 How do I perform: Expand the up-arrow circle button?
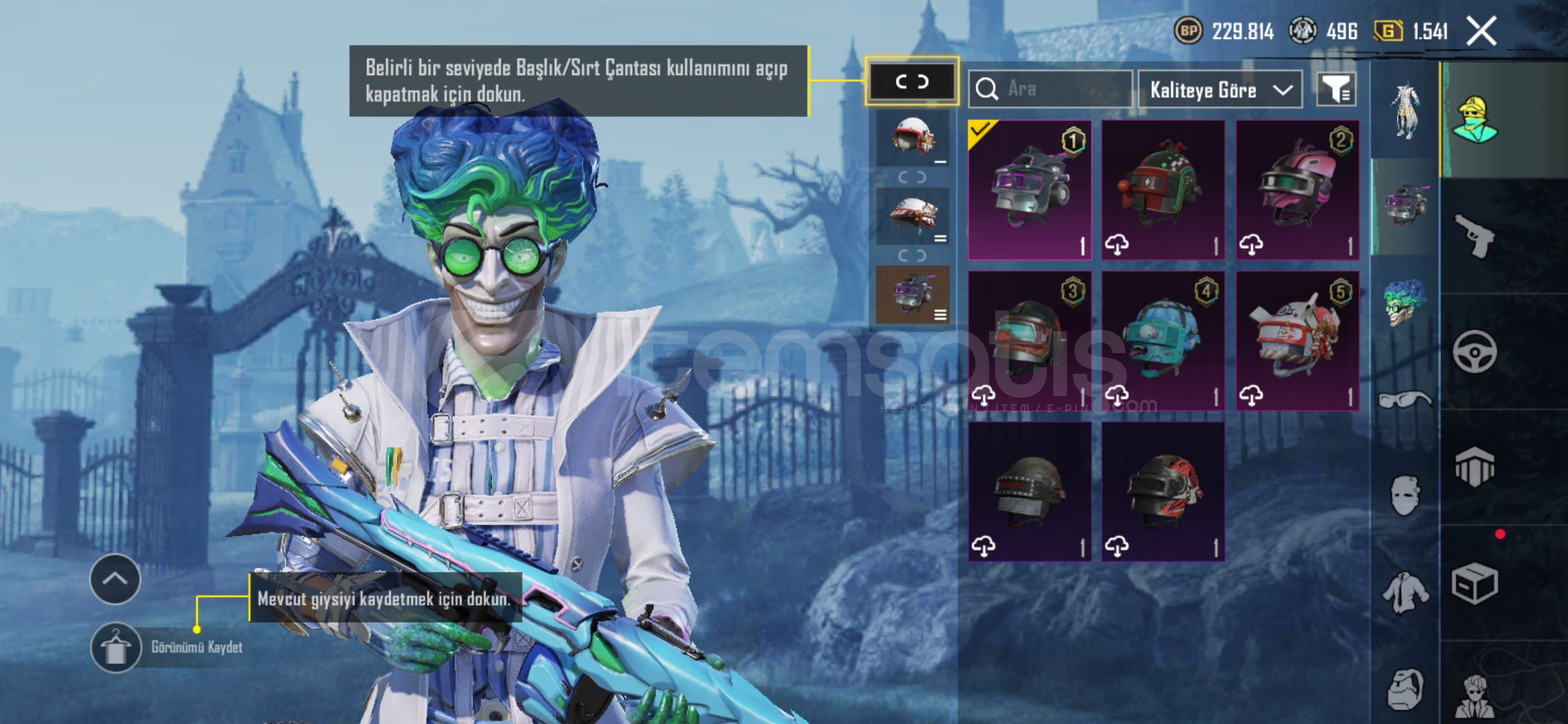tap(115, 579)
